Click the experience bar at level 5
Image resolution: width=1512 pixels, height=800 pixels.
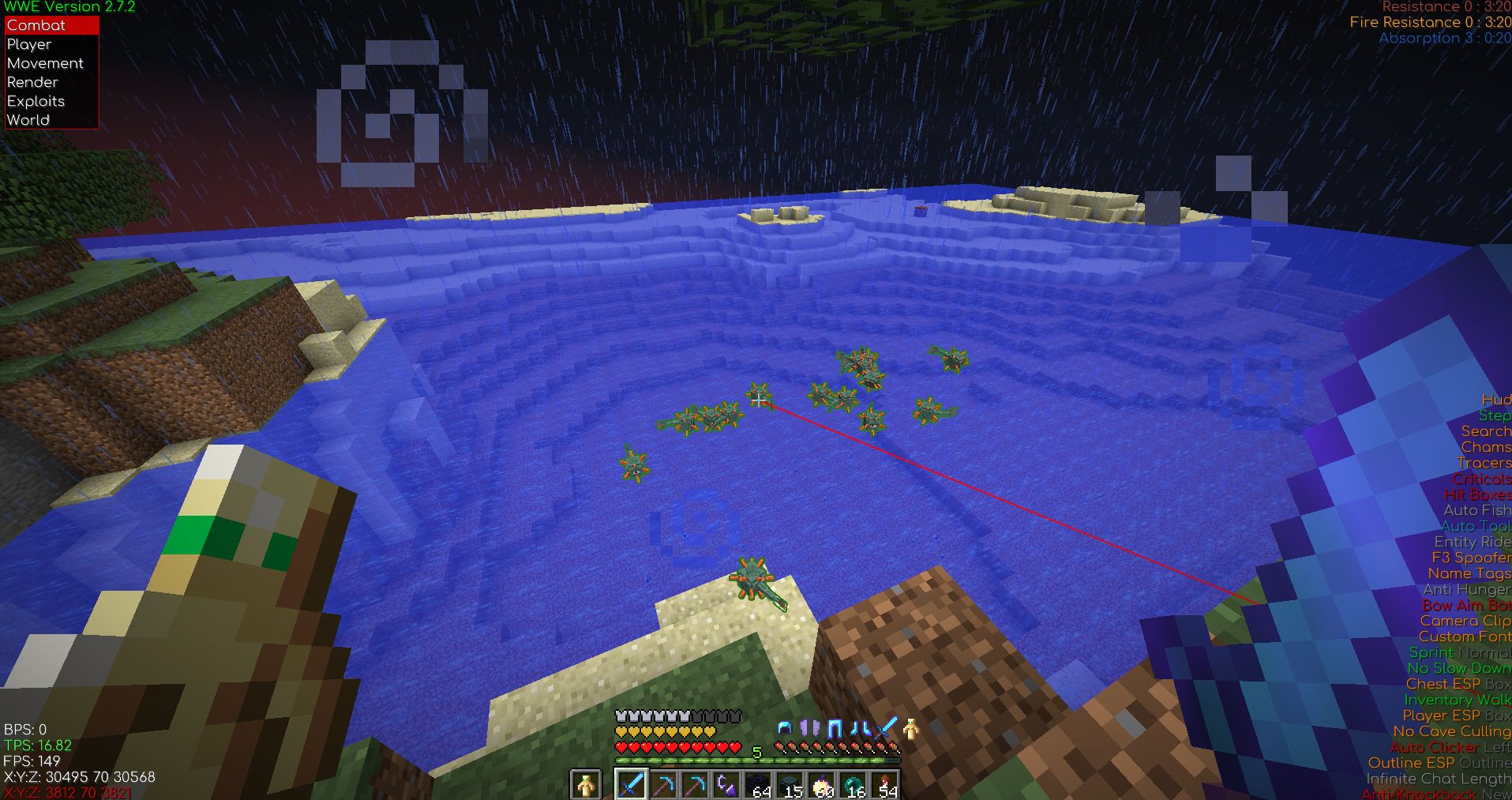tap(756, 753)
